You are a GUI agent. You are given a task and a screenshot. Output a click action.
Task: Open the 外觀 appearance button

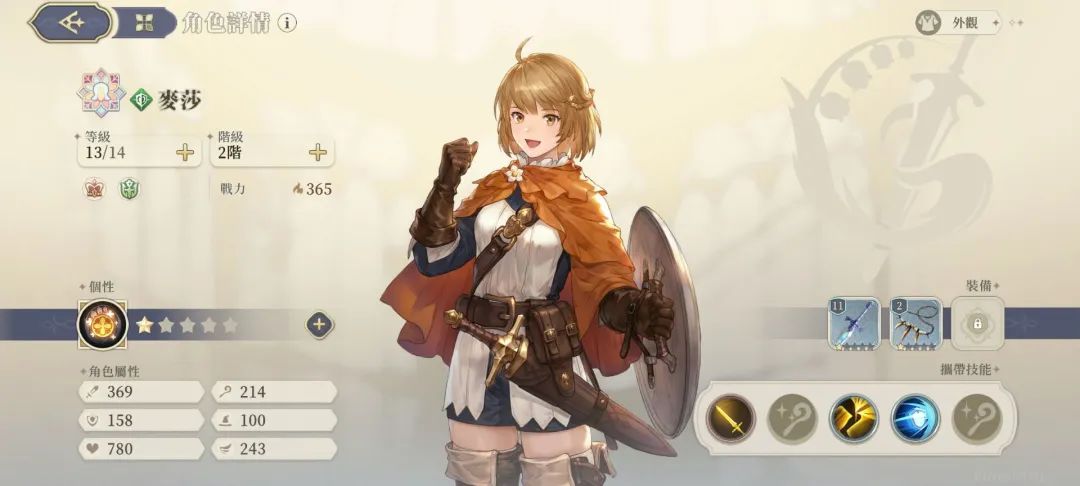point(957,22)
